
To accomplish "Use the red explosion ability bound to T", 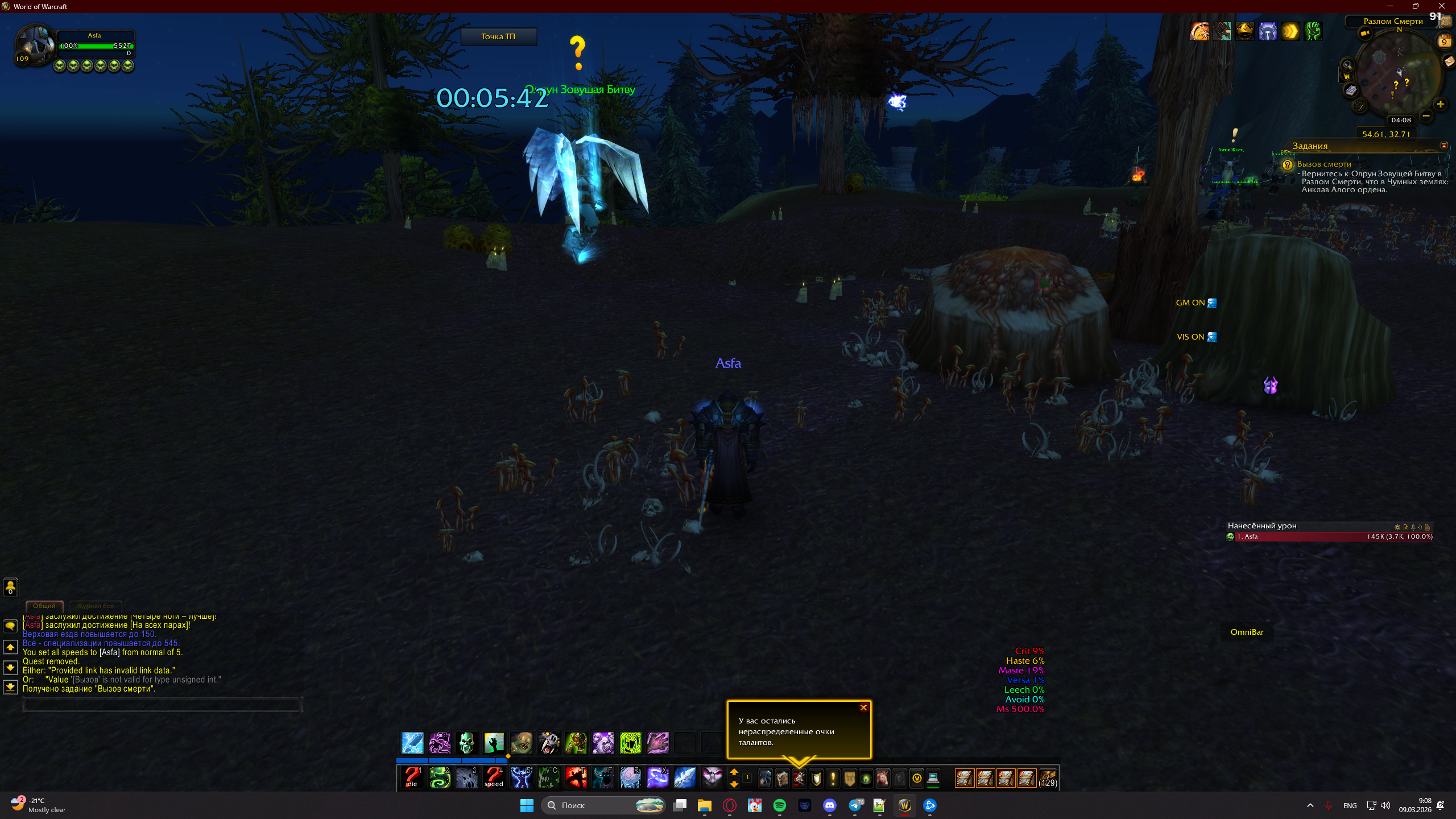I will [x=576, y=777].
